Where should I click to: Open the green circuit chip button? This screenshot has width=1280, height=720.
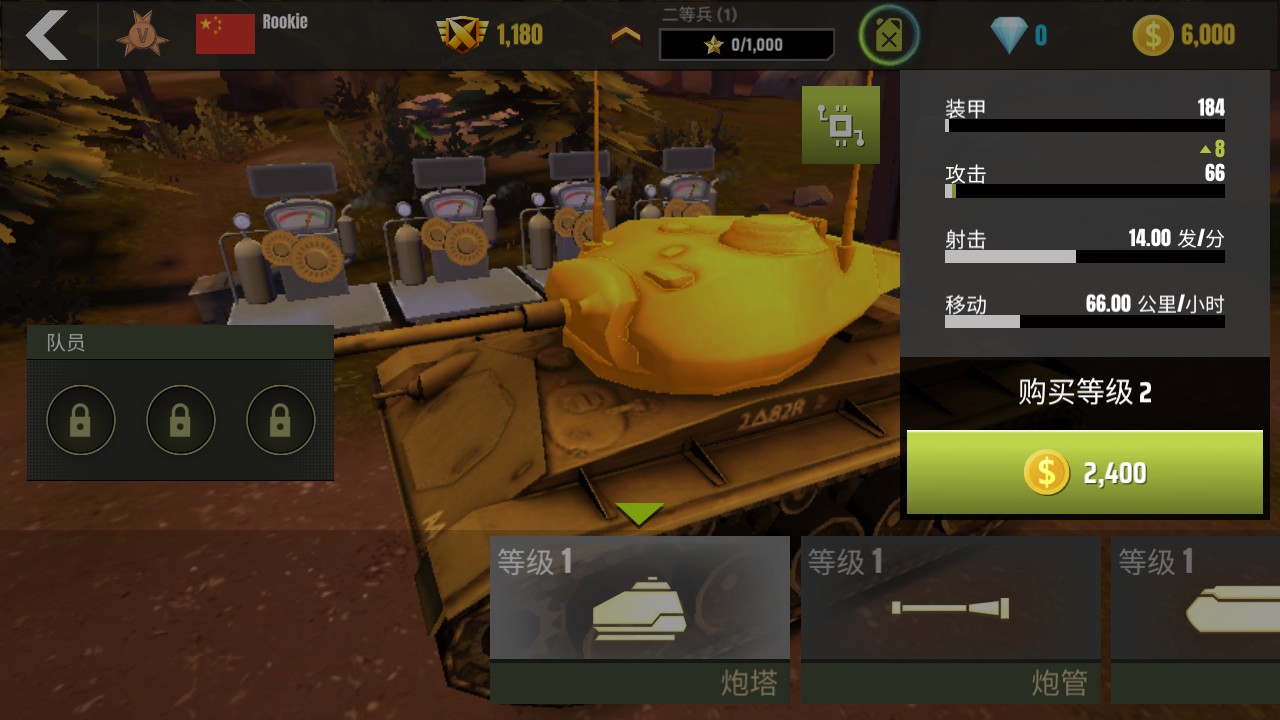(841, 125)
